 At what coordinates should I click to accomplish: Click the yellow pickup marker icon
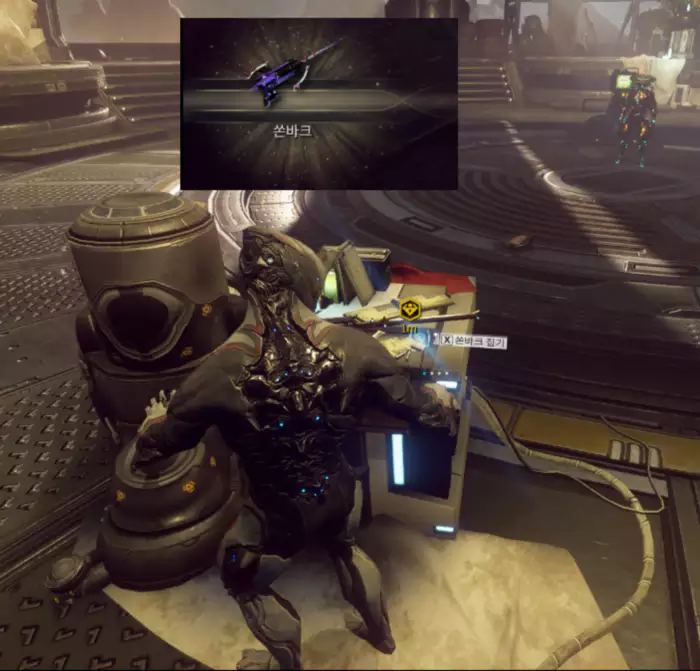(x=408, y=308)
